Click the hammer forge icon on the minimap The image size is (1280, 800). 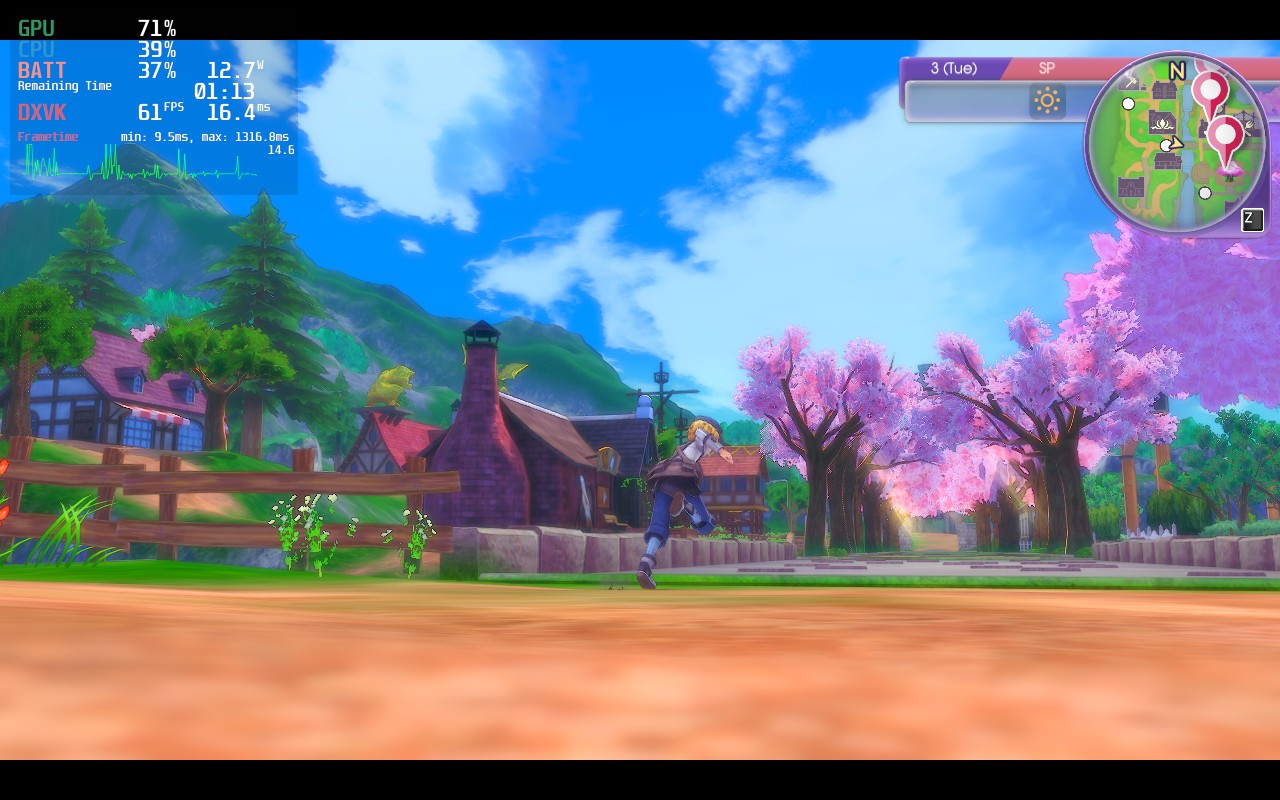click(1132, 79)
